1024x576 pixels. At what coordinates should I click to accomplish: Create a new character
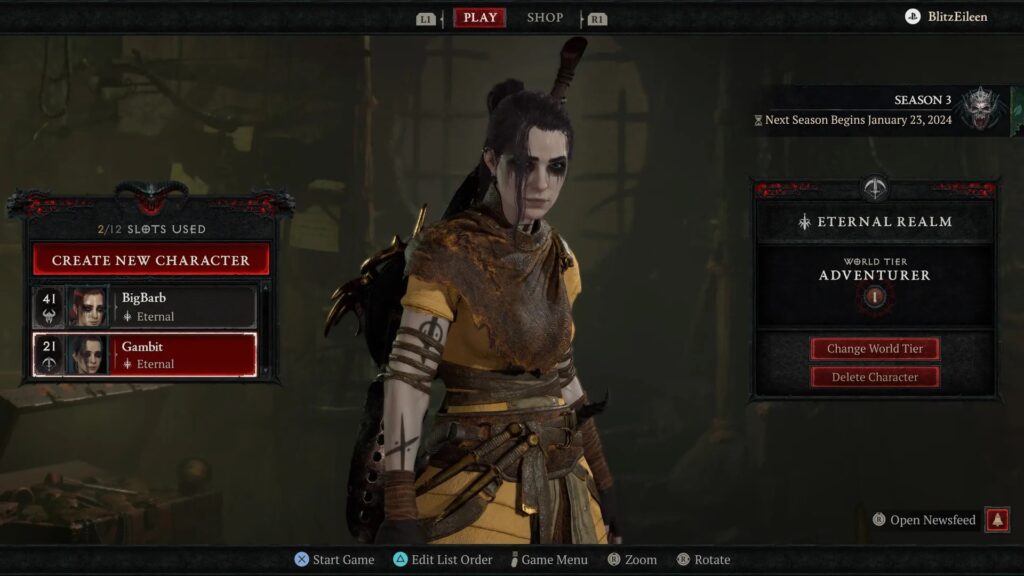pyautogui.click(x=151, y=260)
